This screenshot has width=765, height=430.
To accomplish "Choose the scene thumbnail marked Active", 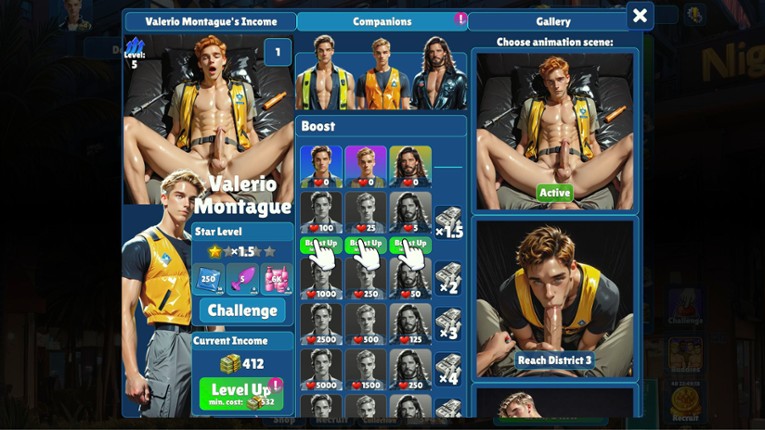I will pyautogui.click(x=554, y=130).
